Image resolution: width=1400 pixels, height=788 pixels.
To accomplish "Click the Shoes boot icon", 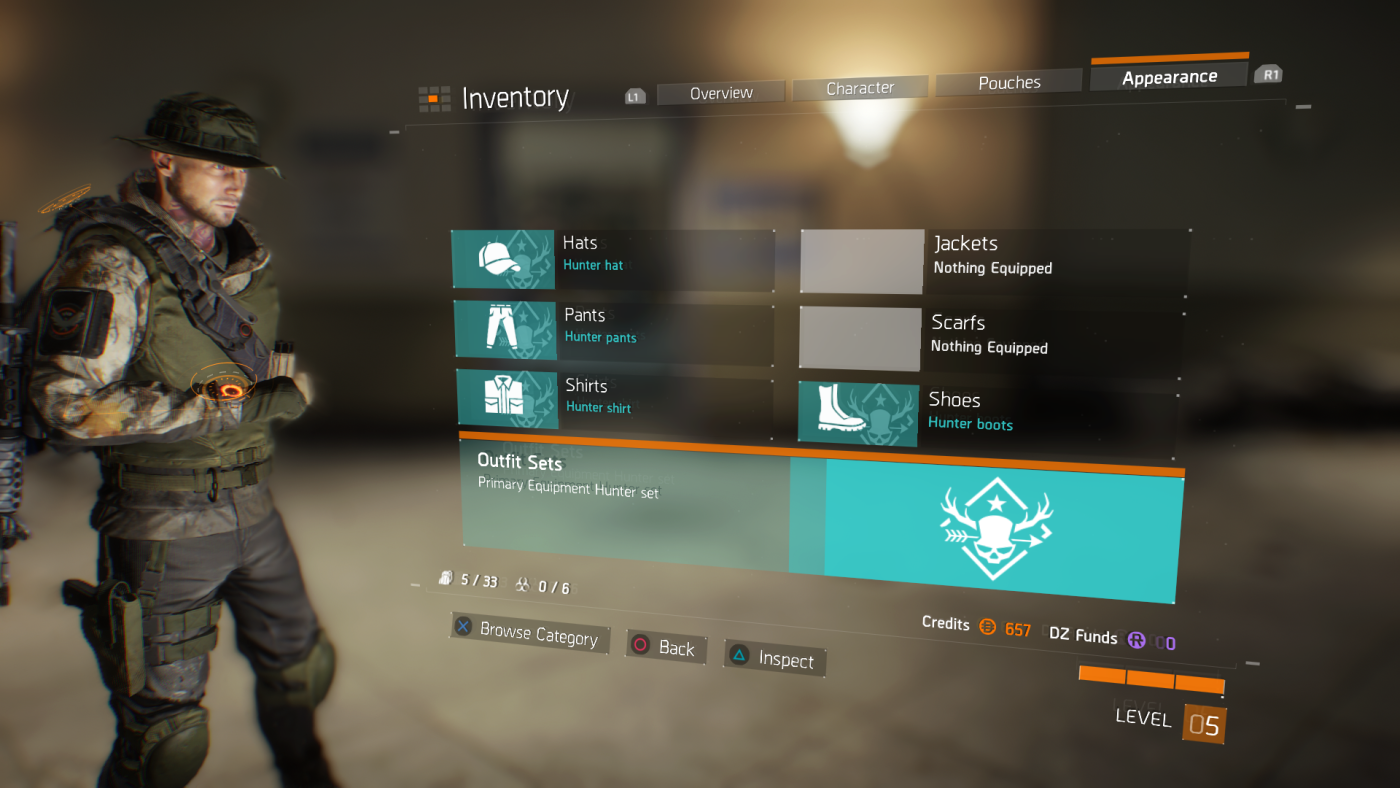I will (x=859, y=413).
